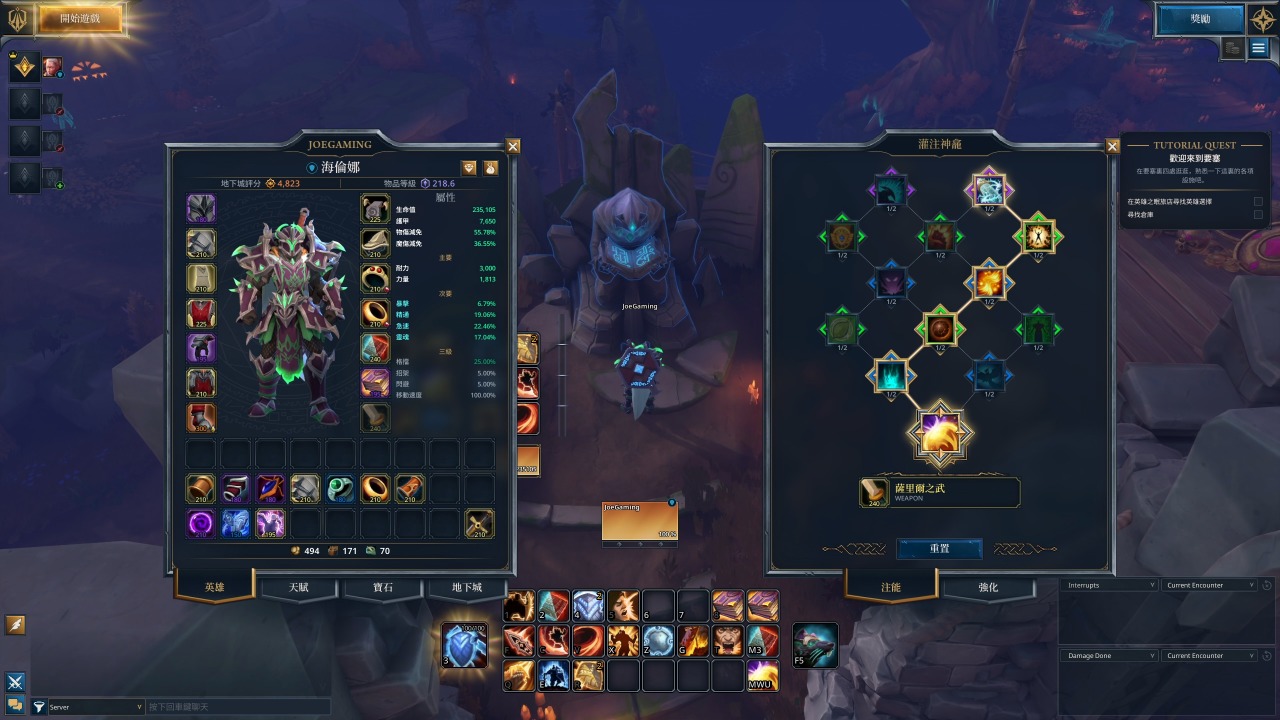Select the 薩里爾之武 weapon item
This screenshot has width=1280, height=720.
pos(939,492)
